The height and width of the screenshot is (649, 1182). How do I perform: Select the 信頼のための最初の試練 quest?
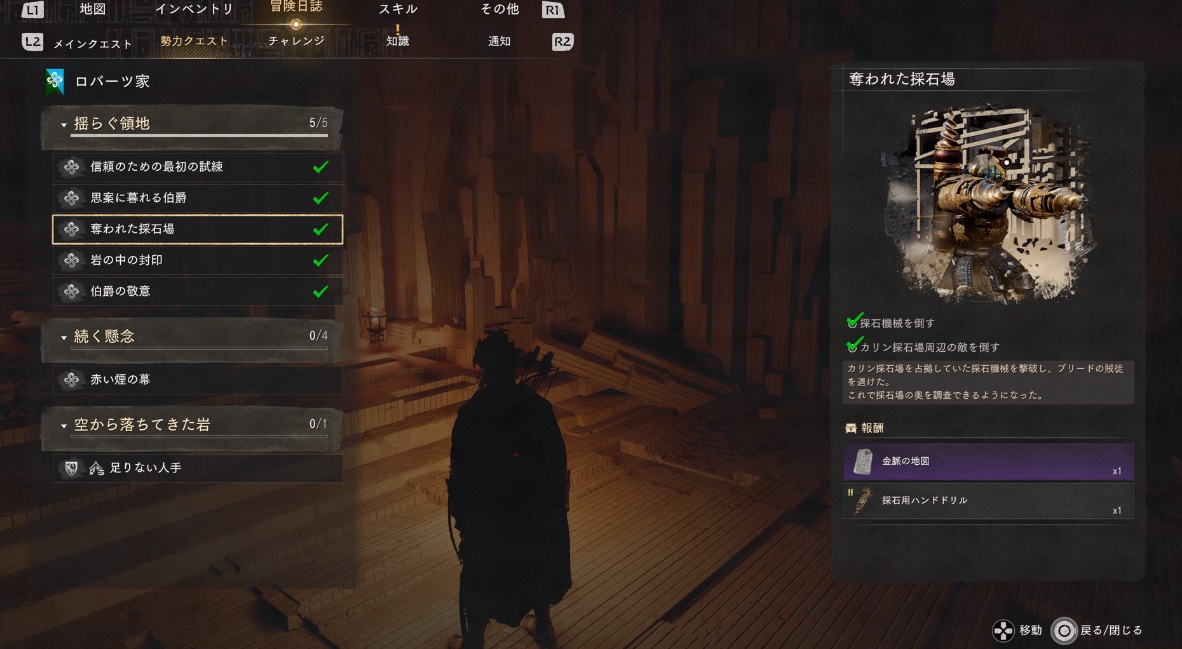(197, 167)
